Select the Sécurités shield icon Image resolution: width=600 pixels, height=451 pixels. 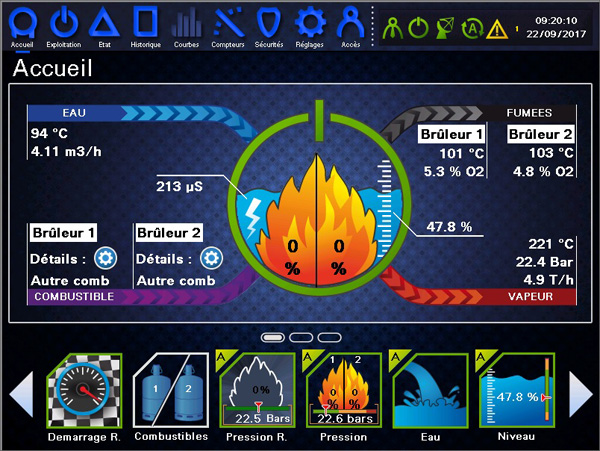pos(268,24)
